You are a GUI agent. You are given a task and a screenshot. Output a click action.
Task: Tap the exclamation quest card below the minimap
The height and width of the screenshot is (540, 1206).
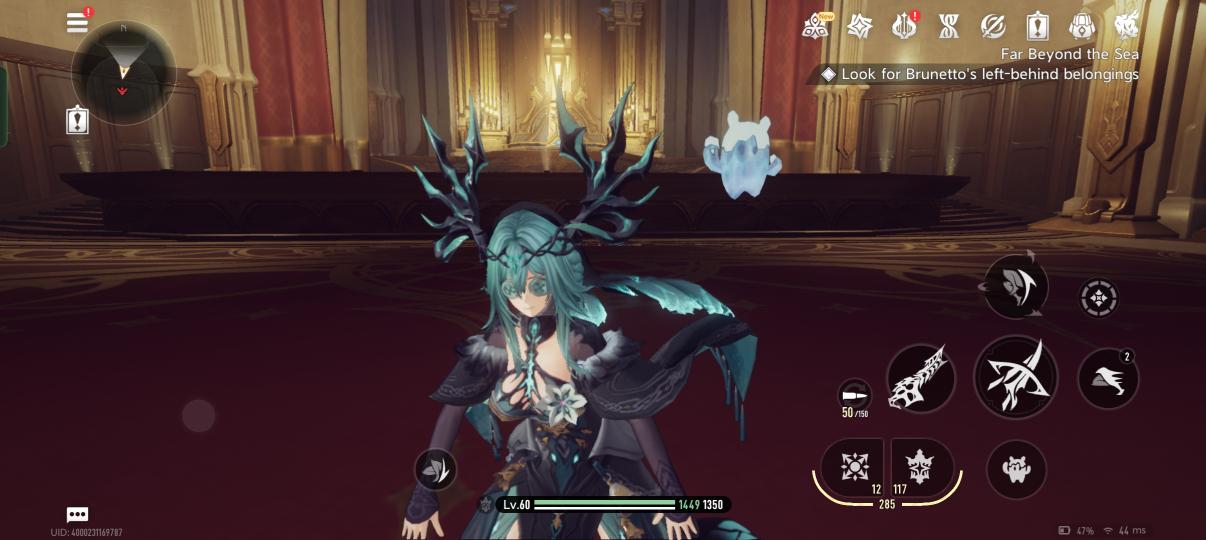78,120
